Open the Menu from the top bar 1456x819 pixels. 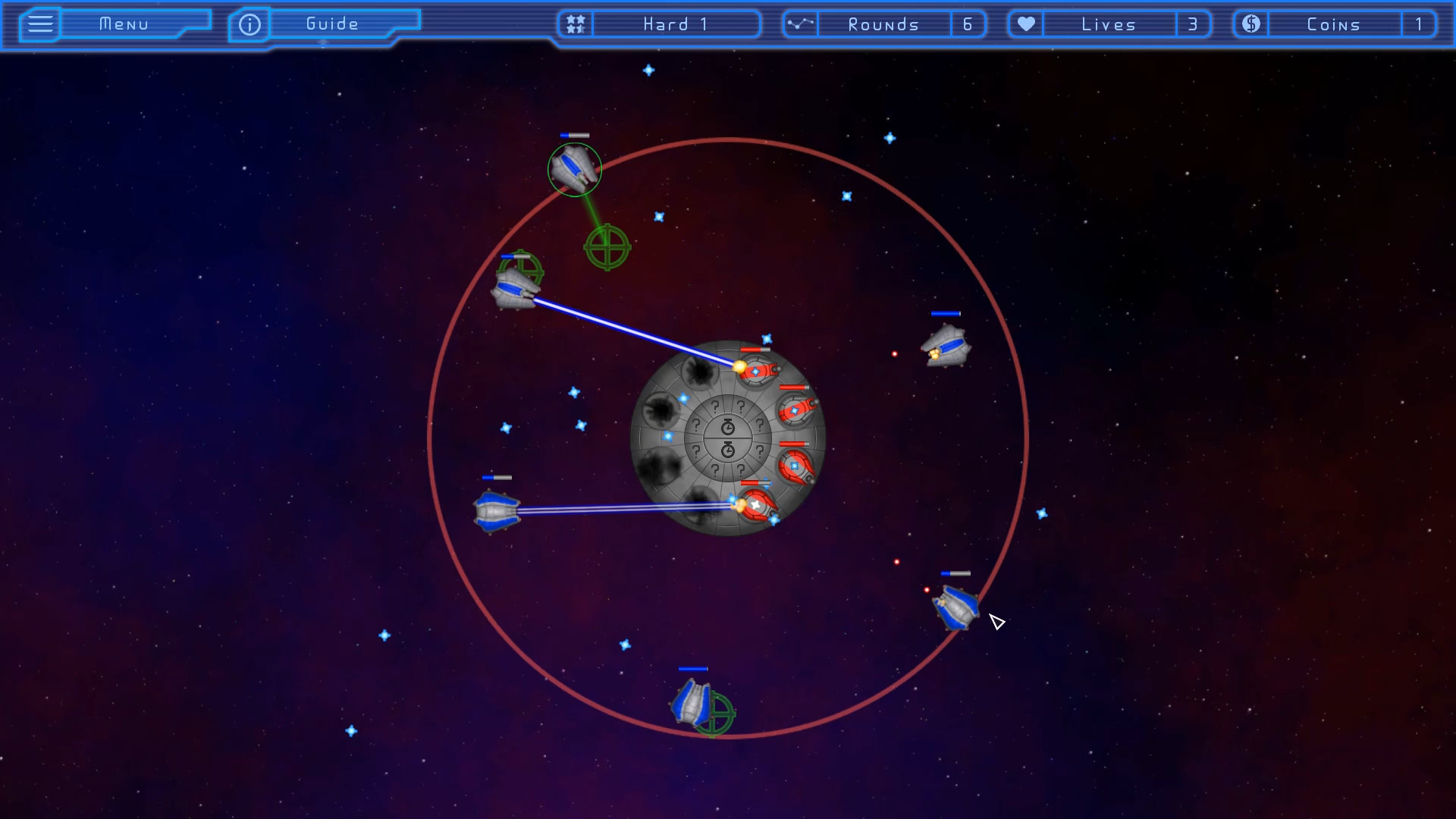(124, 24)
